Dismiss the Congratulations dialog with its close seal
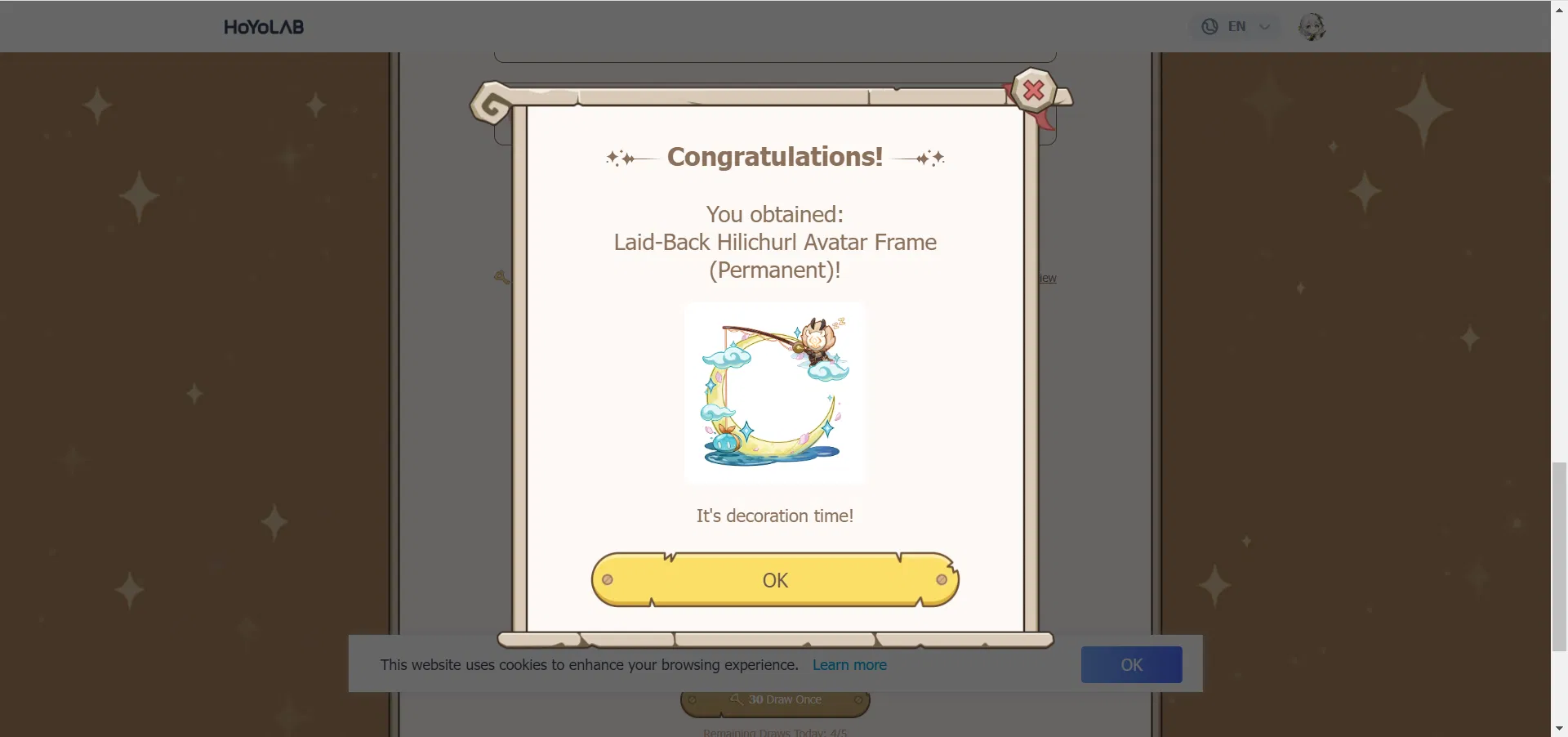This screenshot has height=737, width=1568. [x=1032, y=91]
